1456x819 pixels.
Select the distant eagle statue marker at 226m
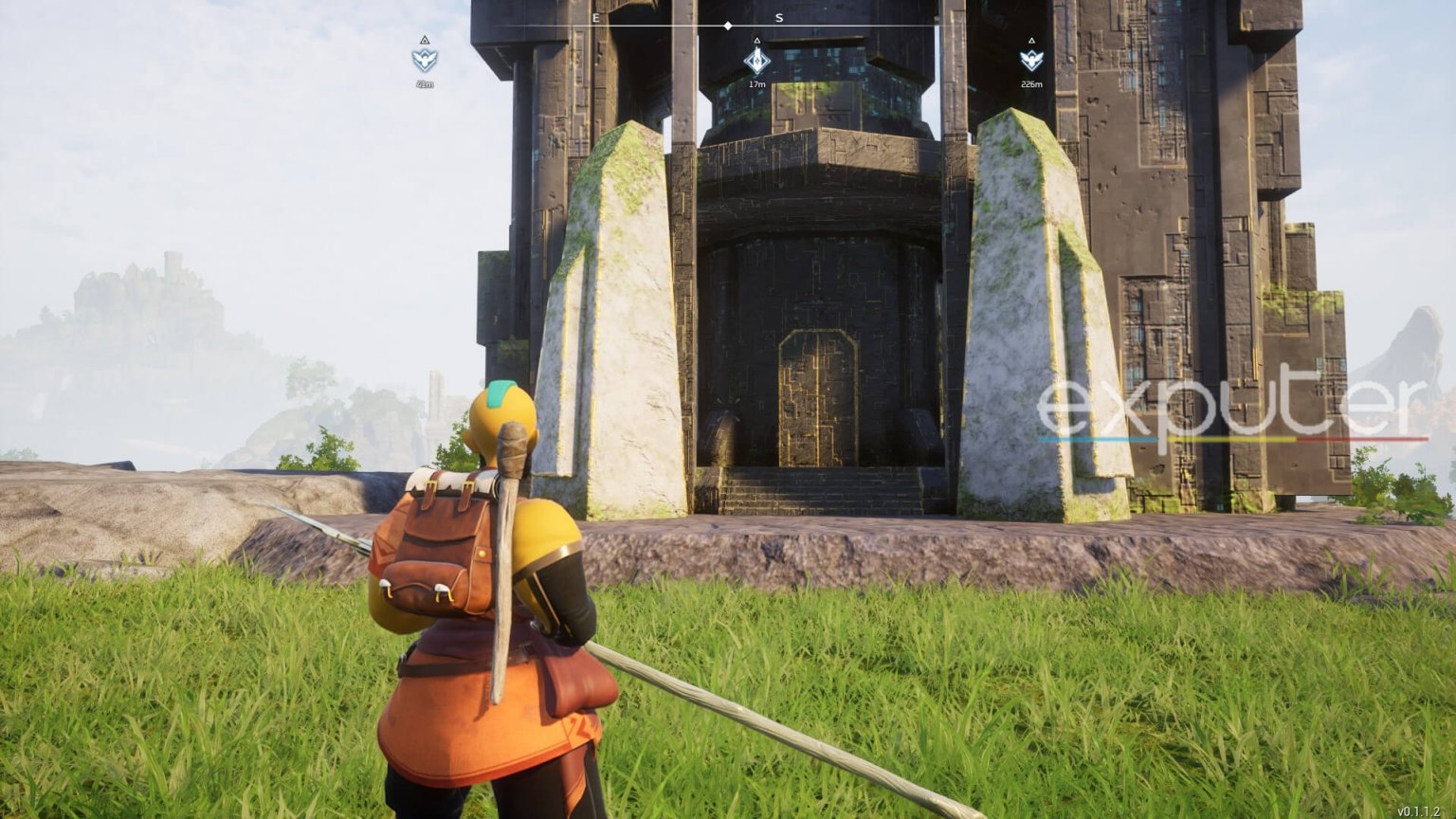pos(1033,59)
